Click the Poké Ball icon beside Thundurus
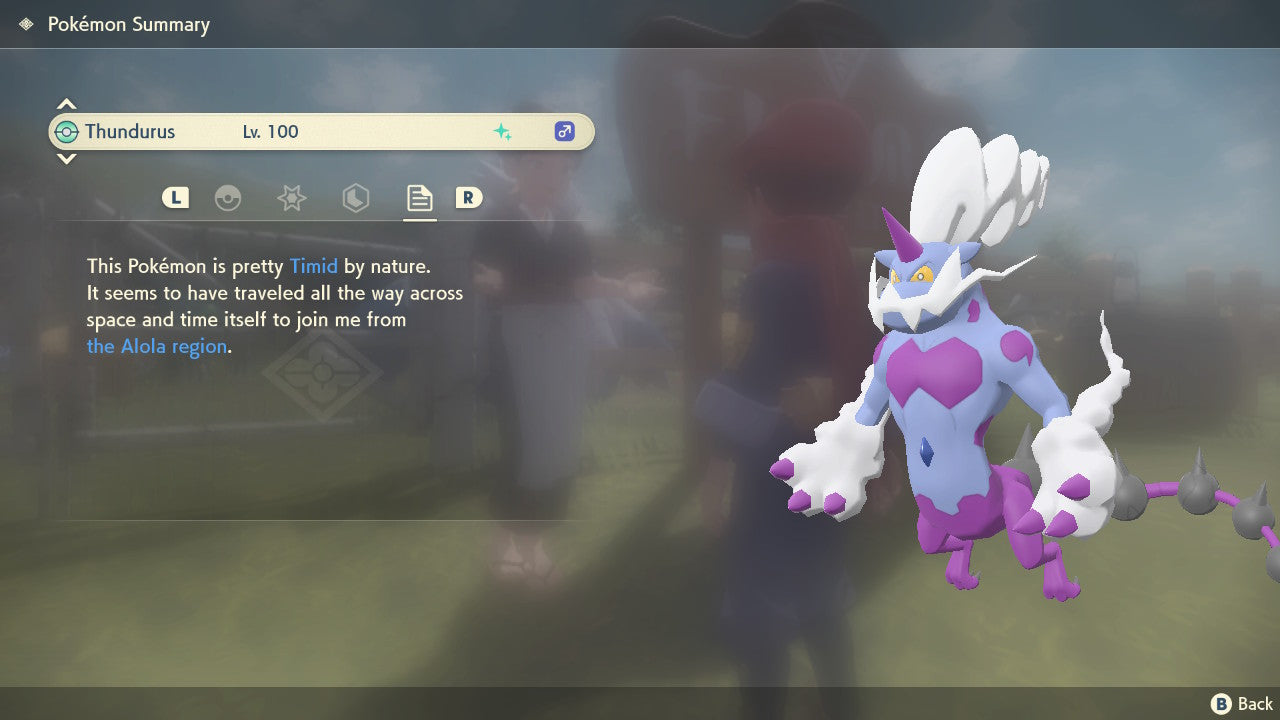This screenshot has width=1280, height=720. (68, 131)
